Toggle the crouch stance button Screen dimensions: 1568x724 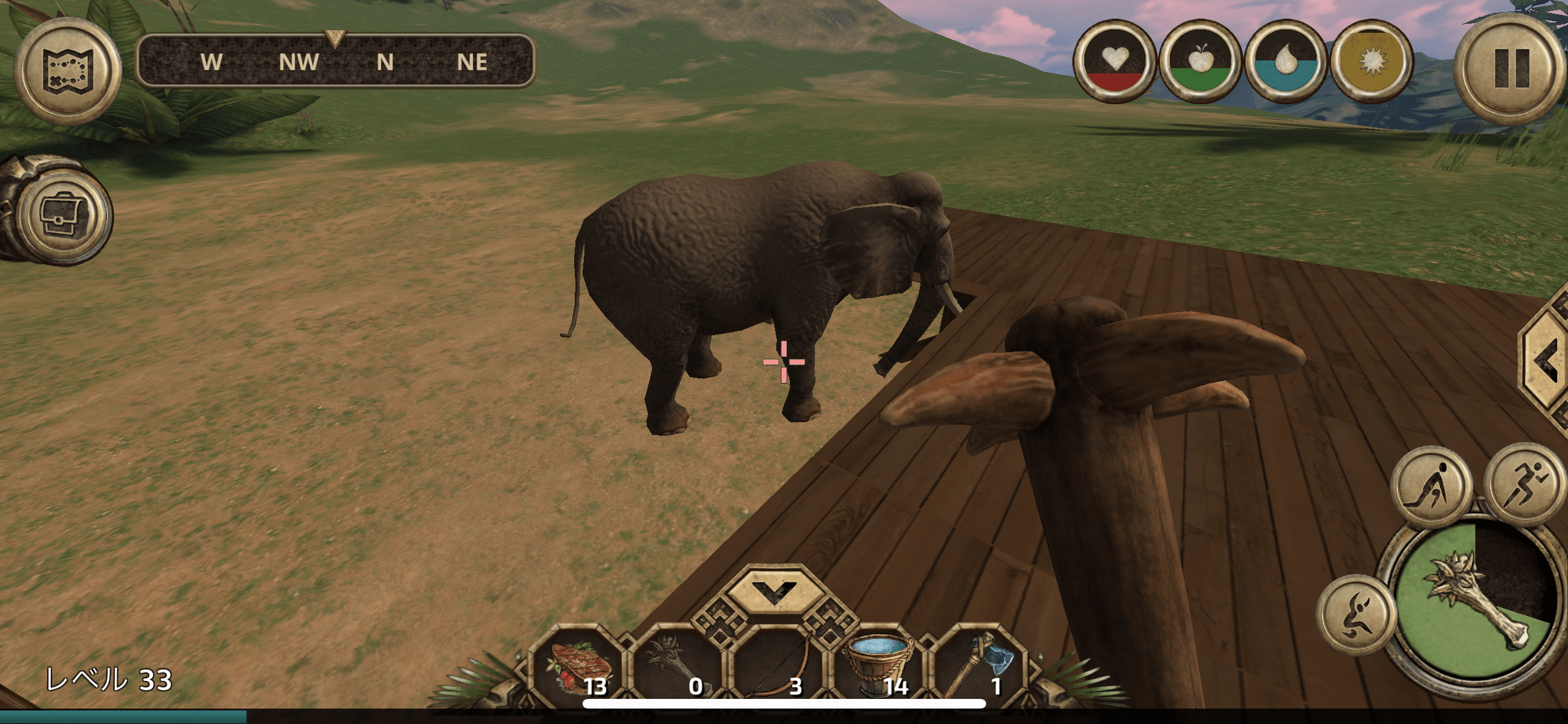pos(1430,487)
